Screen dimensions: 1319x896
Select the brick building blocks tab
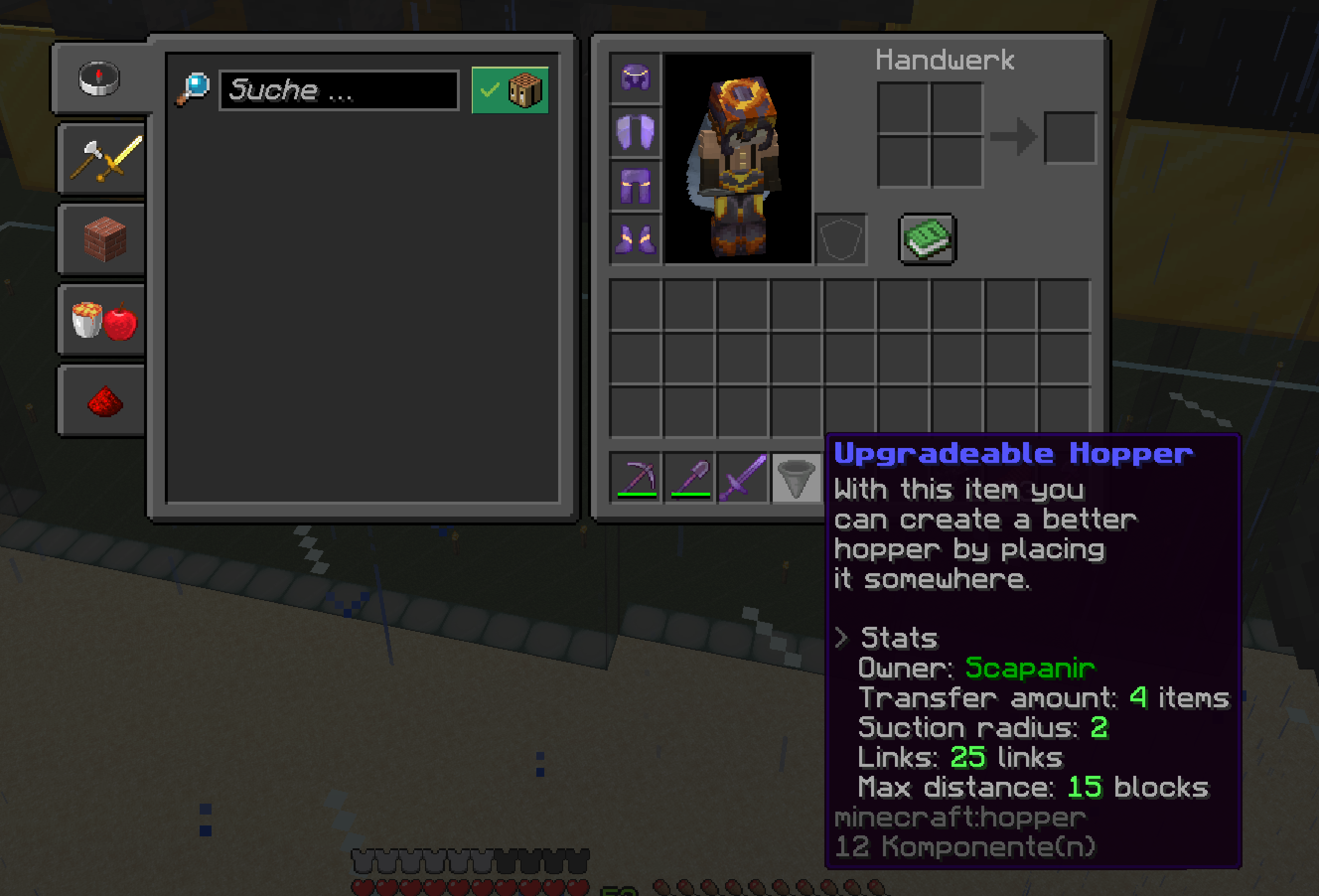click(105, 239)
